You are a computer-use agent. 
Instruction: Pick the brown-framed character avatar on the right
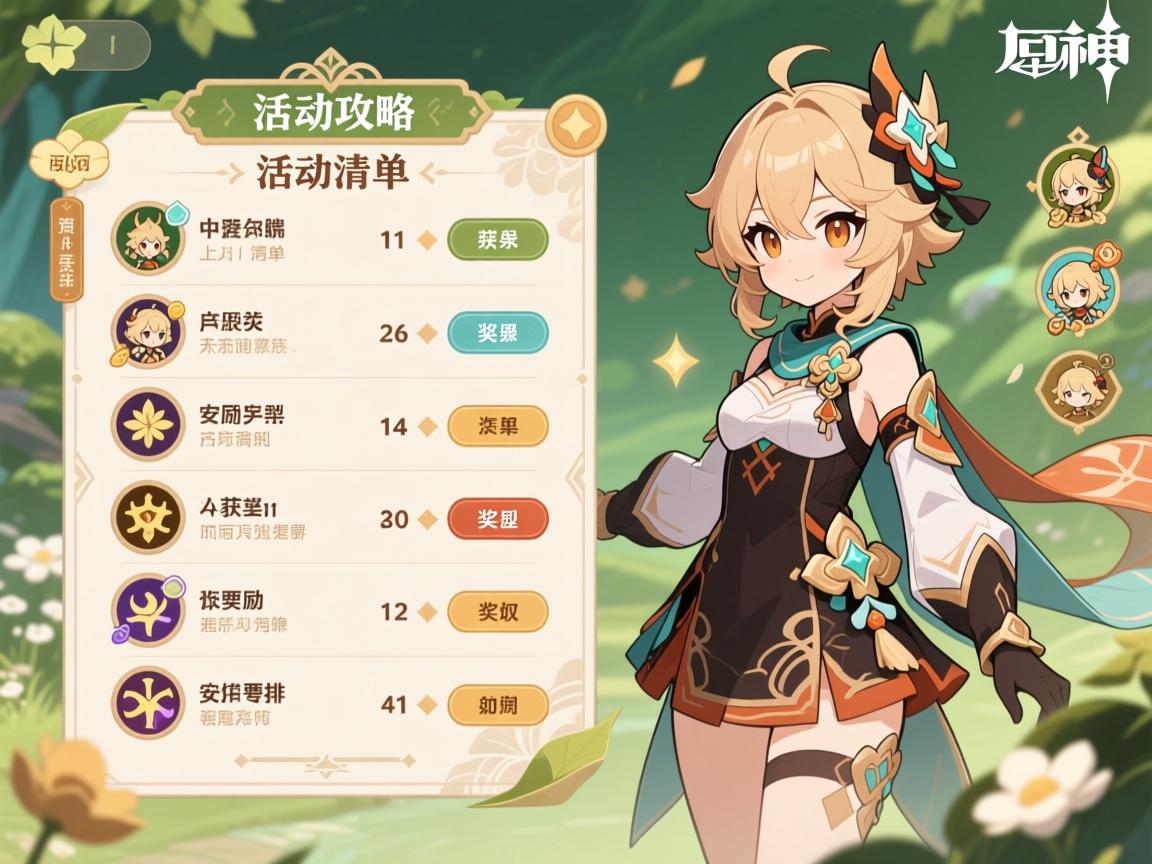tap(1077, 392)
